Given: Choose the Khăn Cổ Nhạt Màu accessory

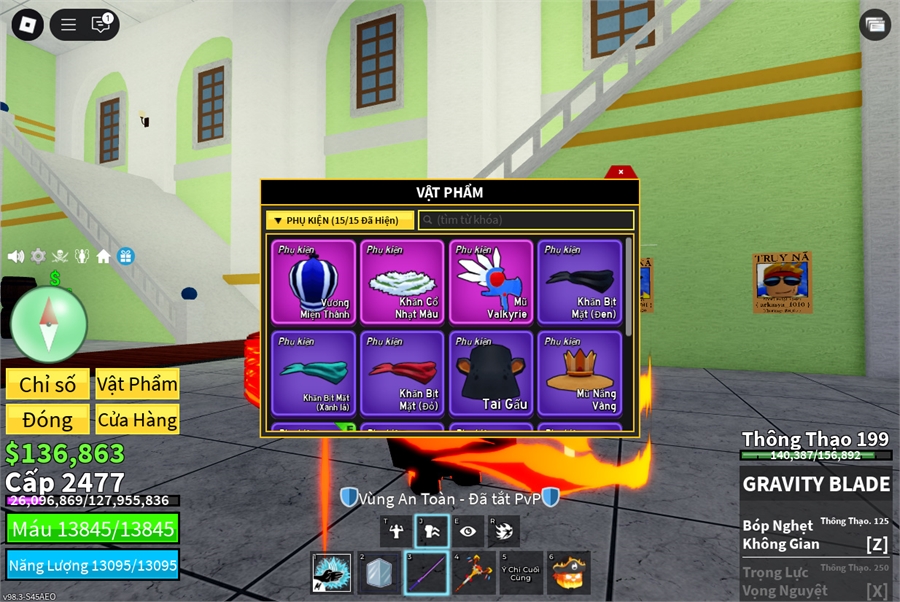Looking at the screenshot, I should click(402, 281).
